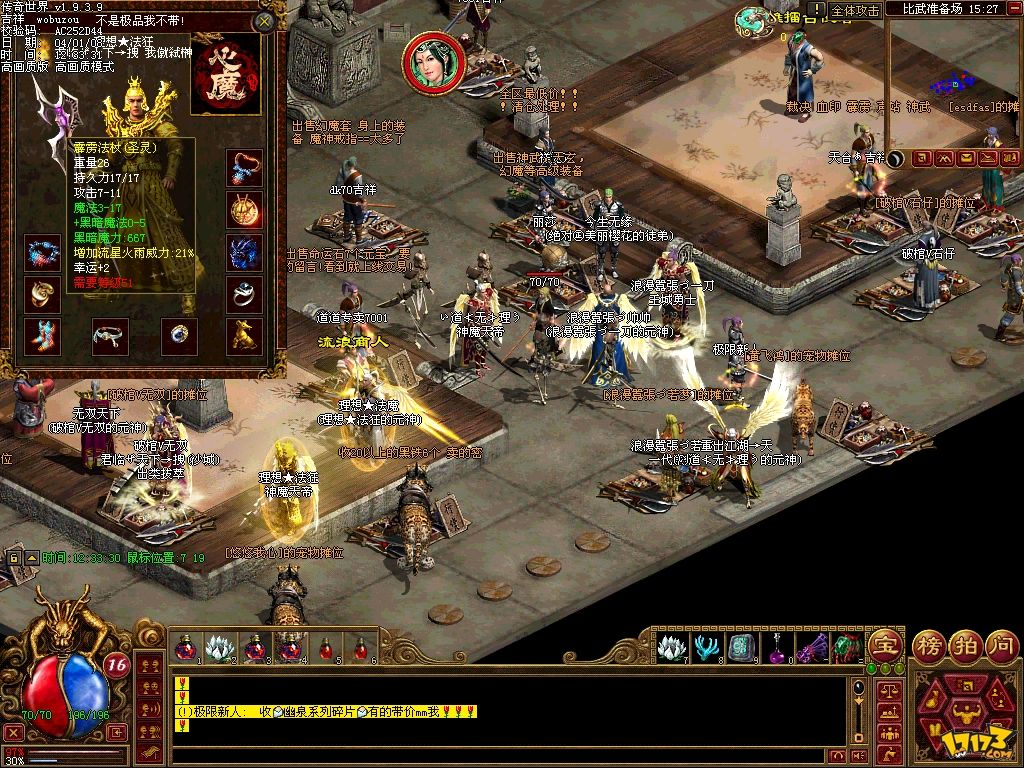
Task: Open the minimap area view
Action: (954, 80)
